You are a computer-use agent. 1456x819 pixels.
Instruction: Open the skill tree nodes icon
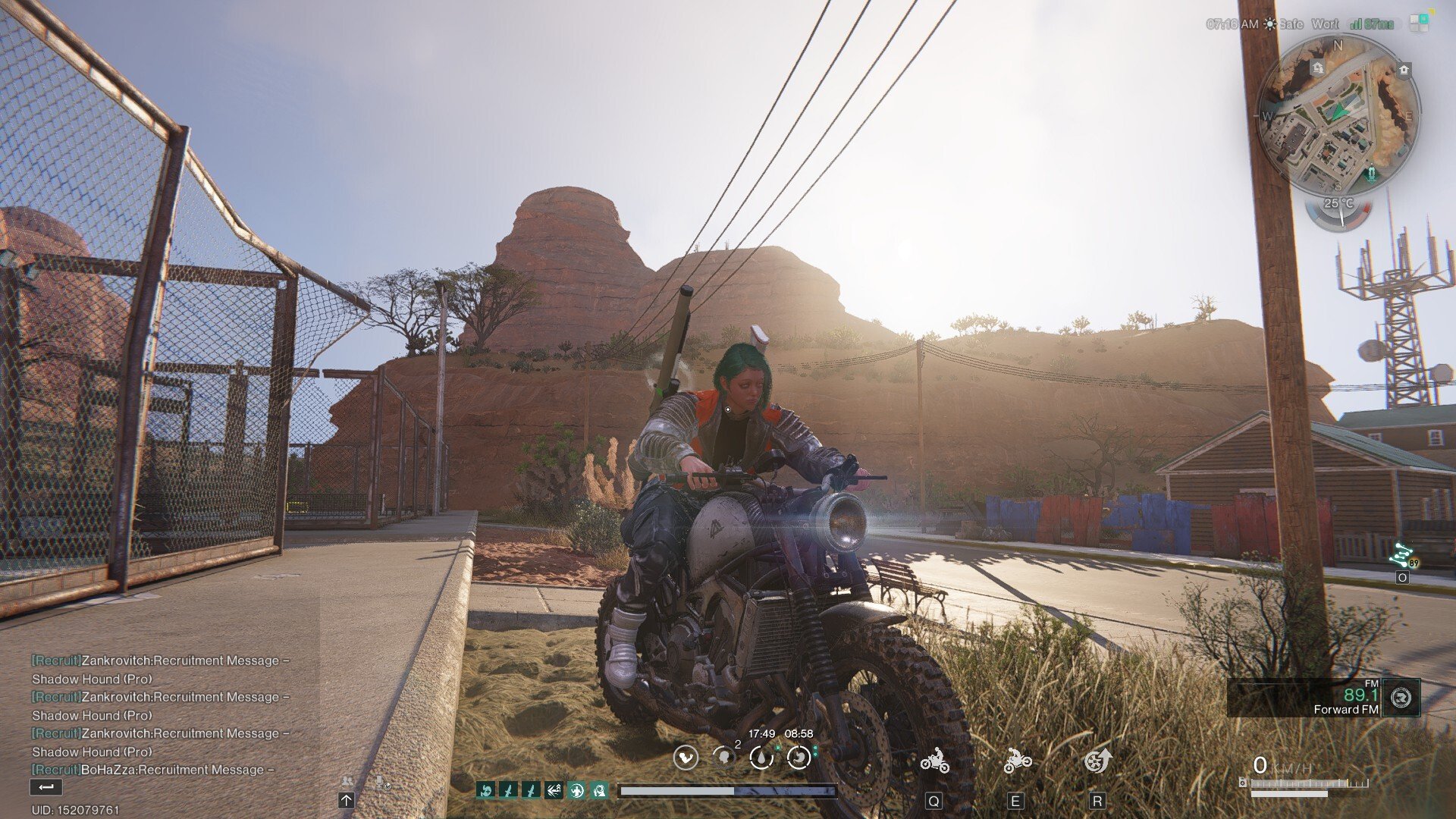pos(1401,557)
